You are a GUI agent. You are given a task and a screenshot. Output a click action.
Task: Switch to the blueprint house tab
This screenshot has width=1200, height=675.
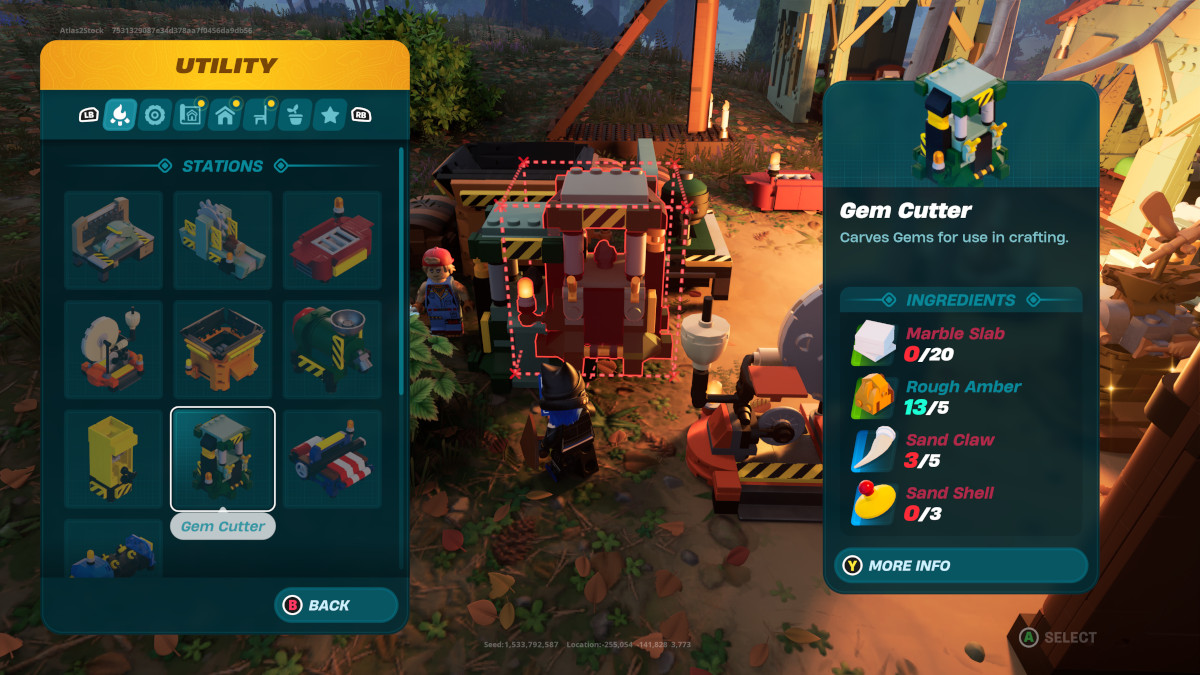(190, 115)
